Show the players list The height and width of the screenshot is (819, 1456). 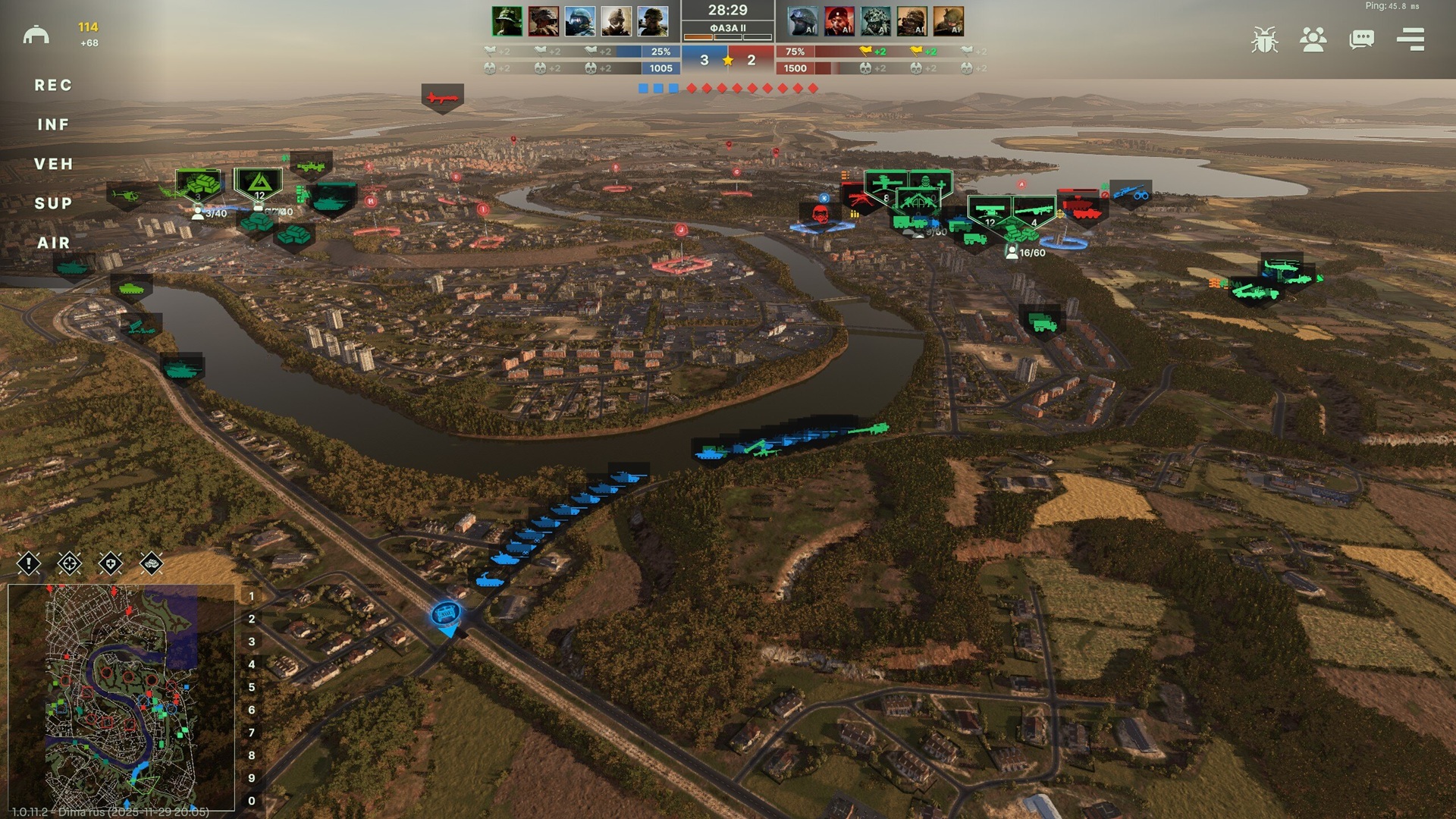[x=1313, y=39]
